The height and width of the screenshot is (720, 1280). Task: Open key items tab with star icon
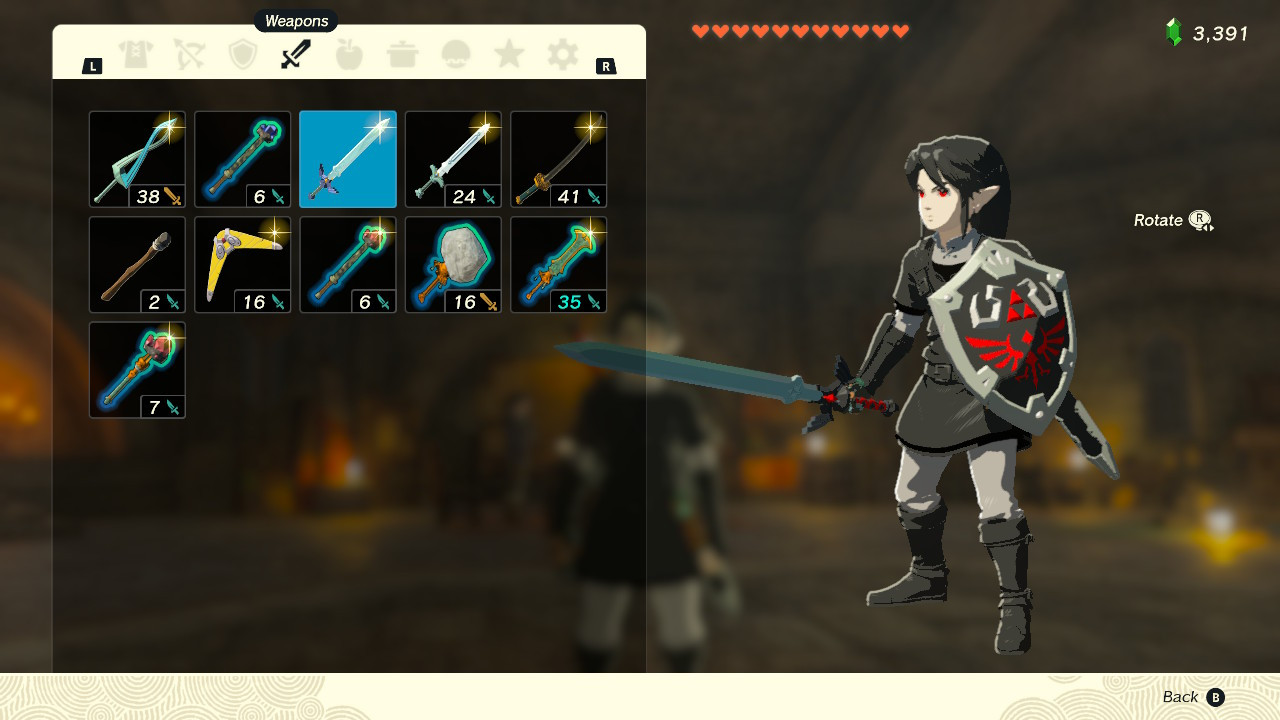[456, 55]
